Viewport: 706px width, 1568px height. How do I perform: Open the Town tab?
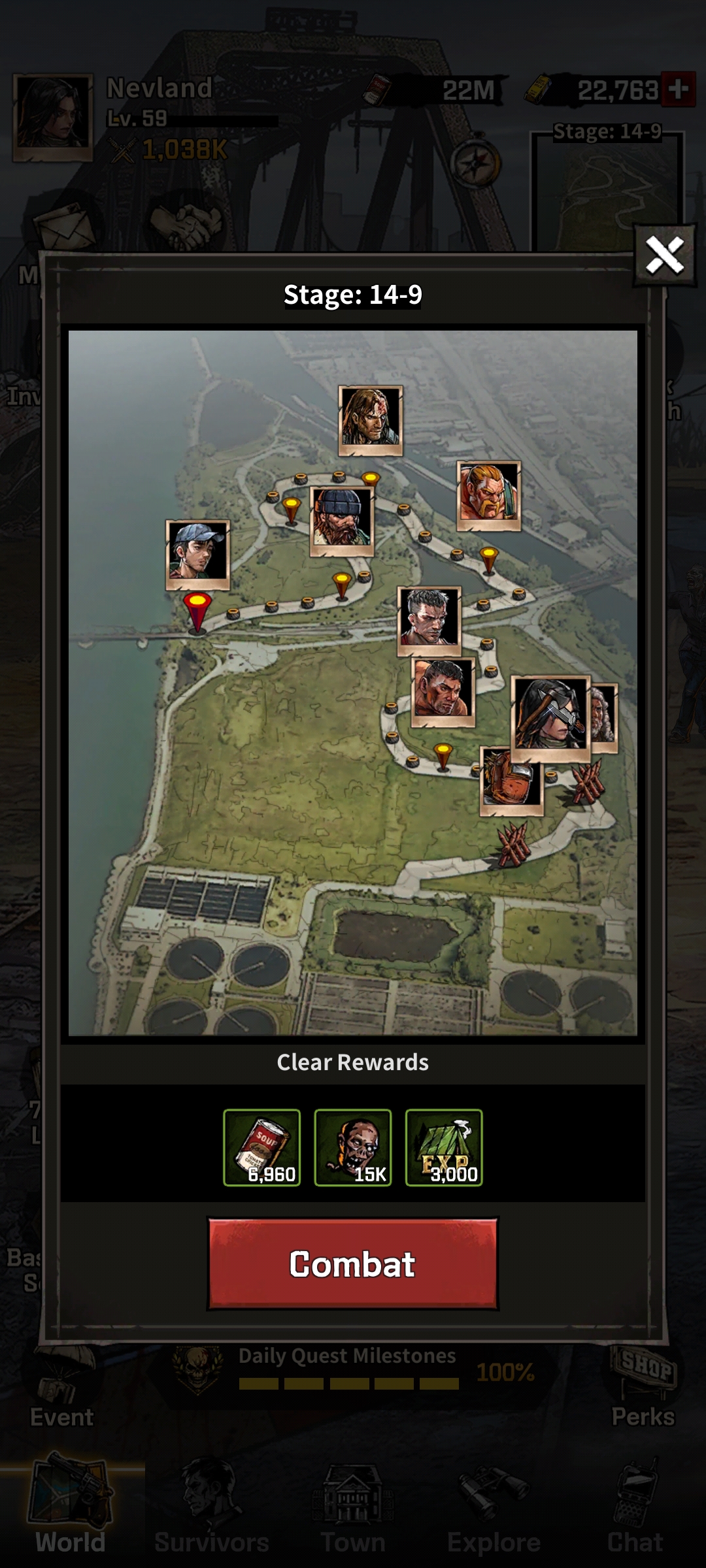tap(353, 1516)
